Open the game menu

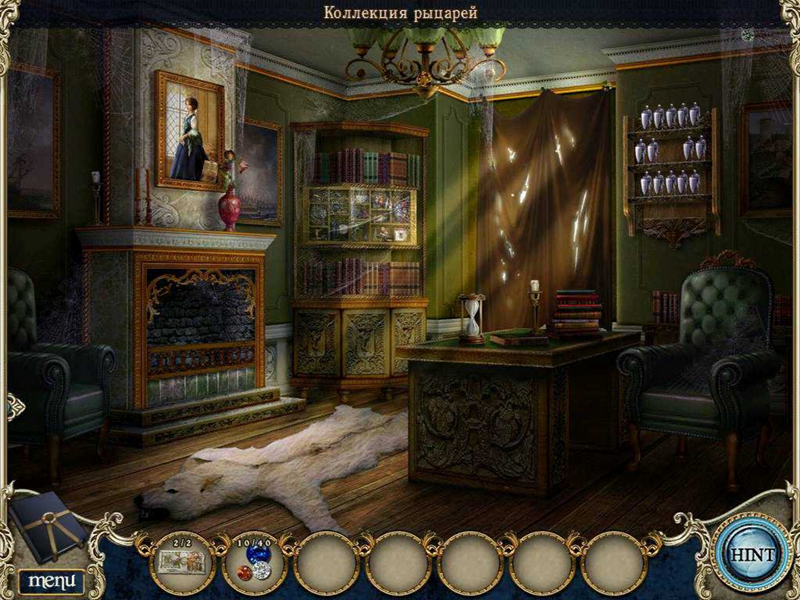(50, 580)
